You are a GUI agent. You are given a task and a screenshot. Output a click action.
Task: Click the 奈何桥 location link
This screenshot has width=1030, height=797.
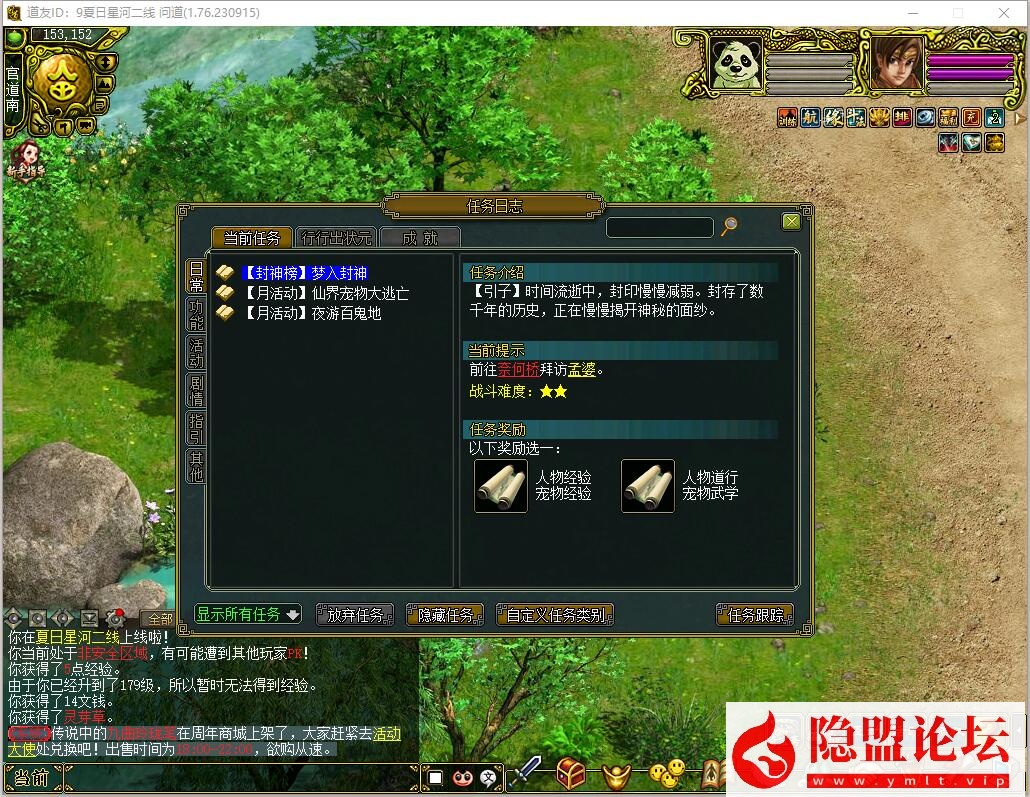click(x=518, y=370)
